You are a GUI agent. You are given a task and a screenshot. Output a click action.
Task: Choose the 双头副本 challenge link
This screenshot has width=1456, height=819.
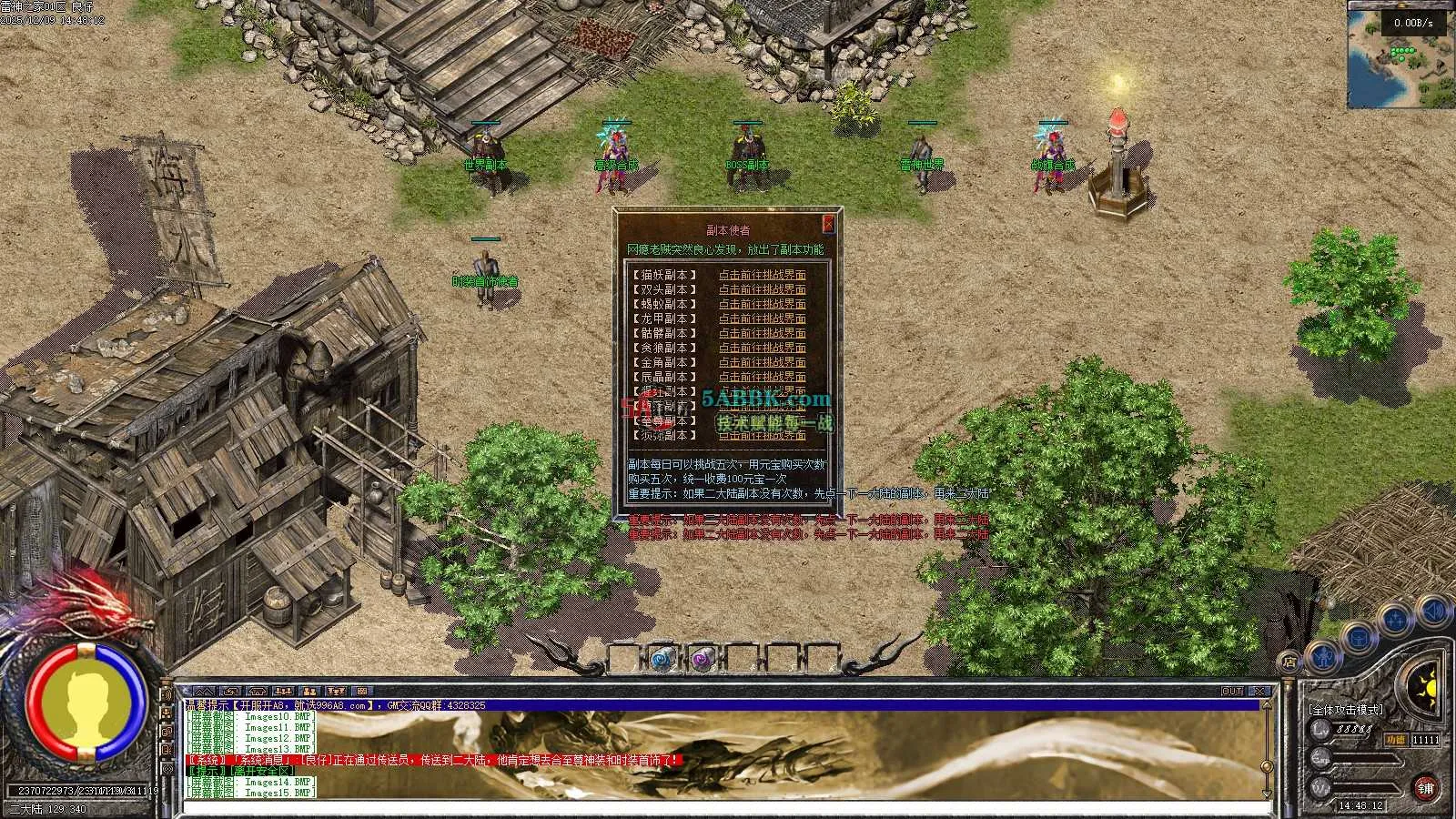pyautogui.click(x=762, y=289)
